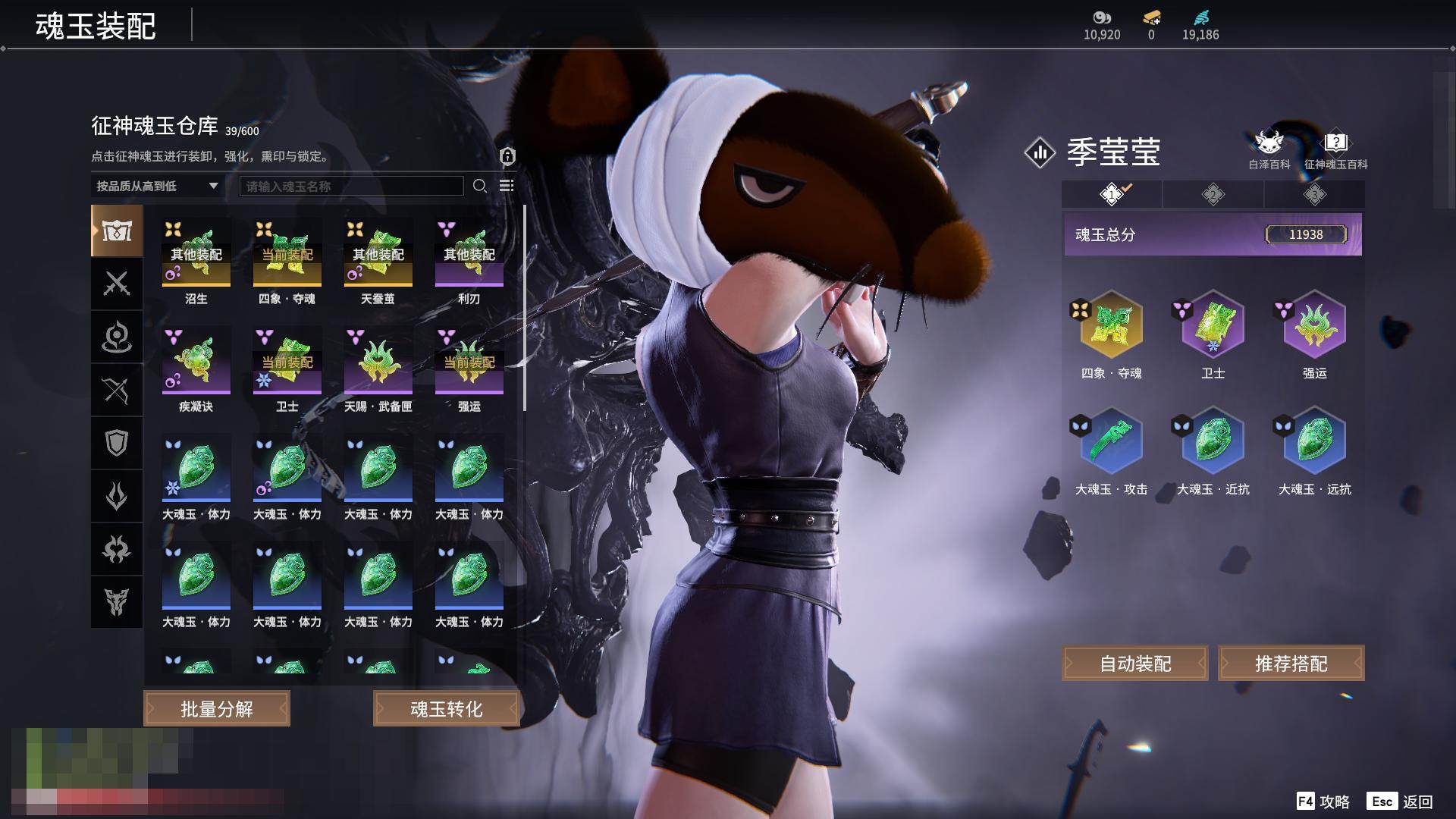Filter by shield category
1456x819 pixels.
point(117,443)
